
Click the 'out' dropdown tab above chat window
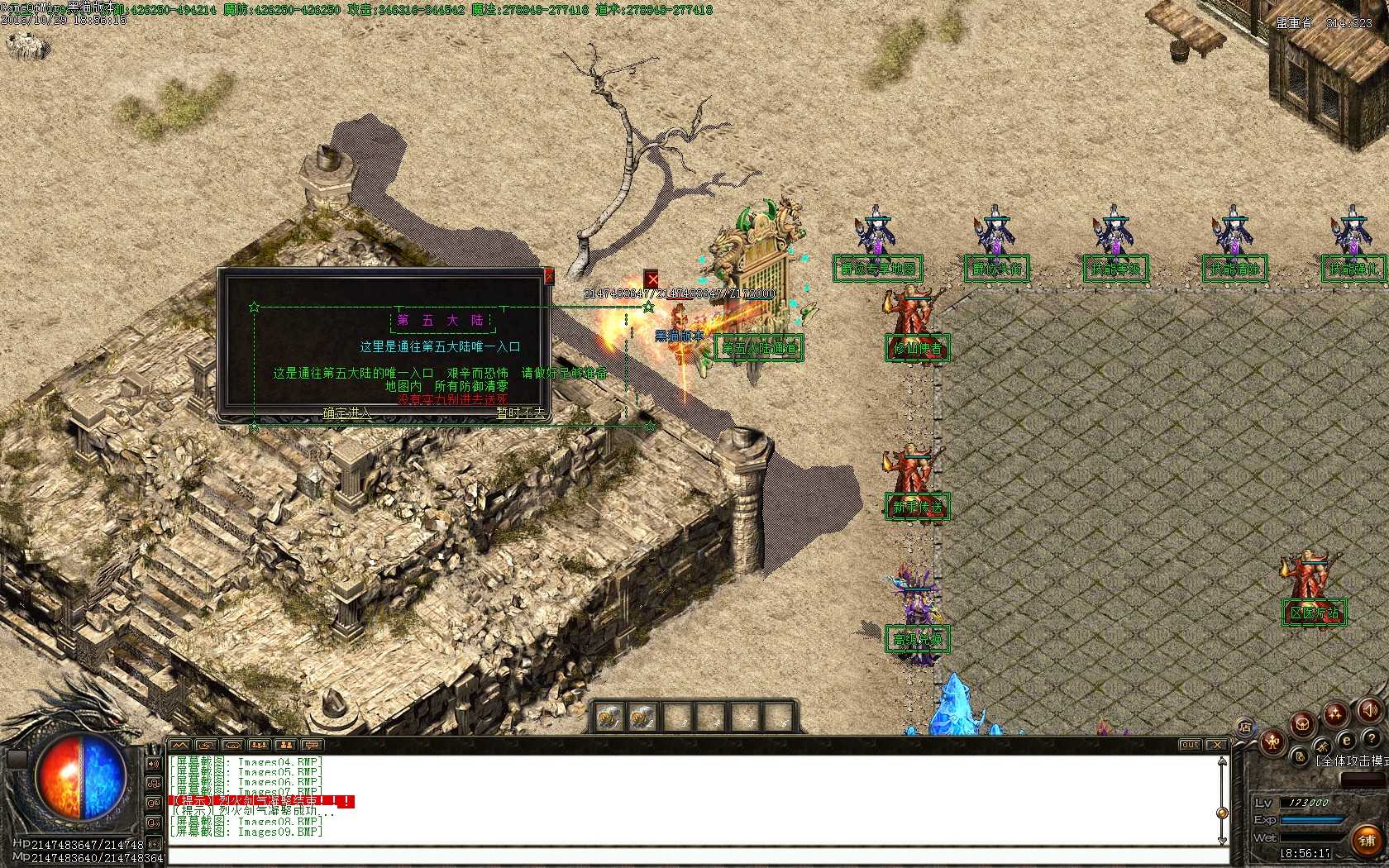click(x=1190, y=744)
